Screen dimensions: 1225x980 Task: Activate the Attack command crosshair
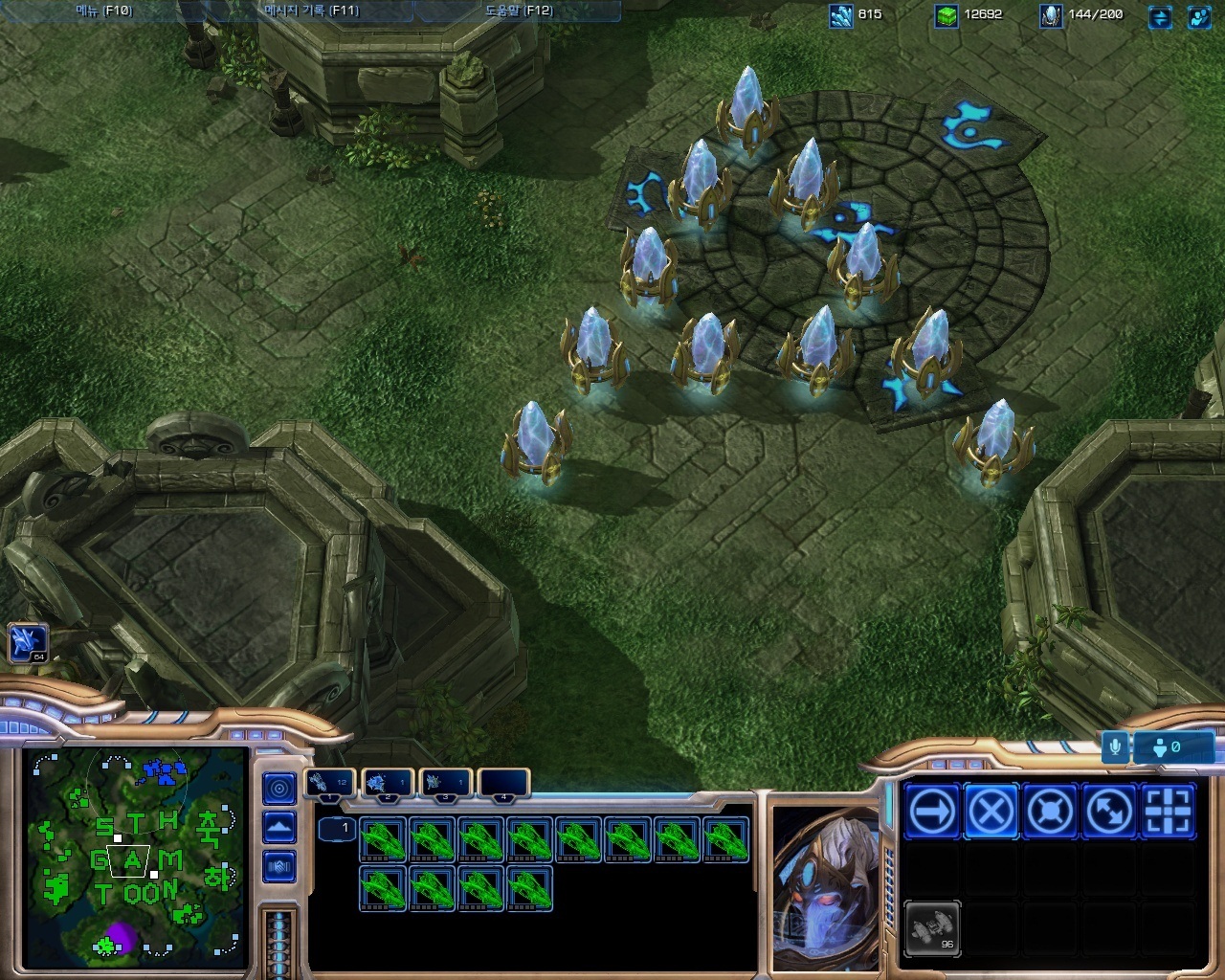tap(1169, 812)
